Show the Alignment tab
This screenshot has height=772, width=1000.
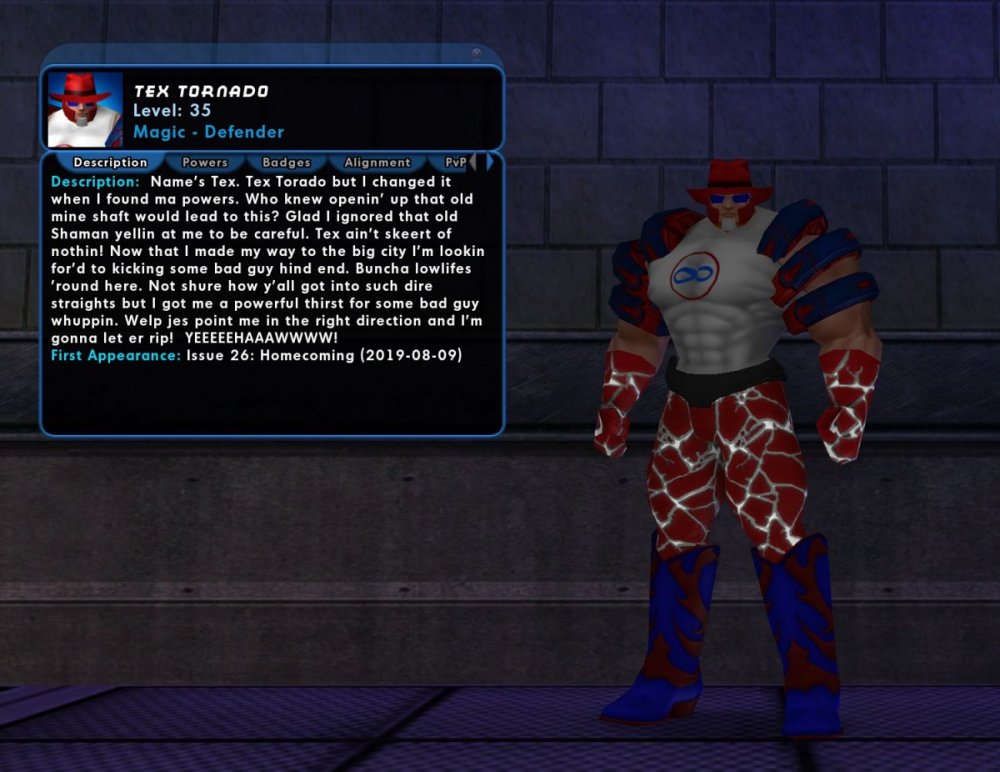[x=377, y=162]
